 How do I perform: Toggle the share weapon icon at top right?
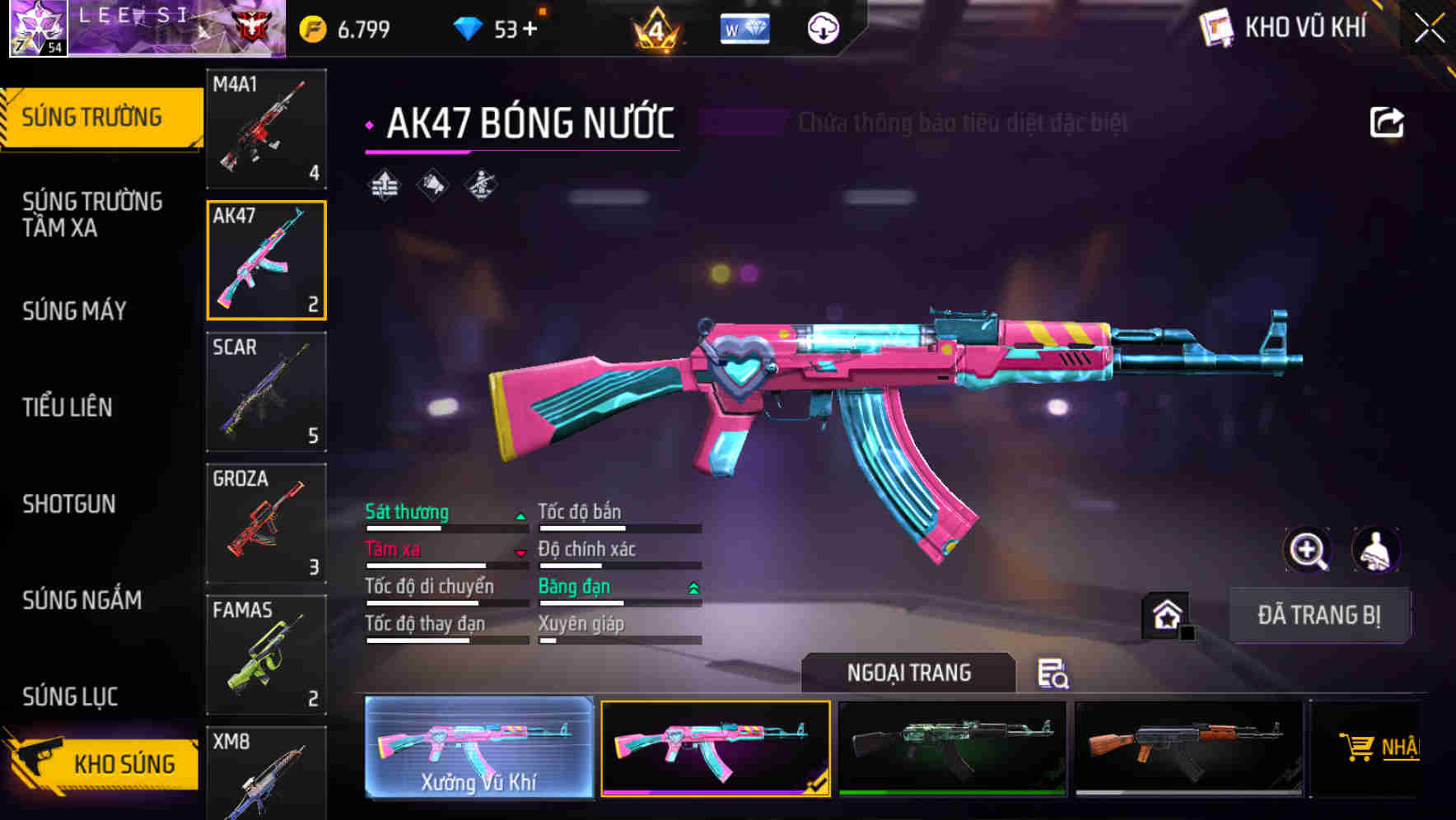[1387, 120]
